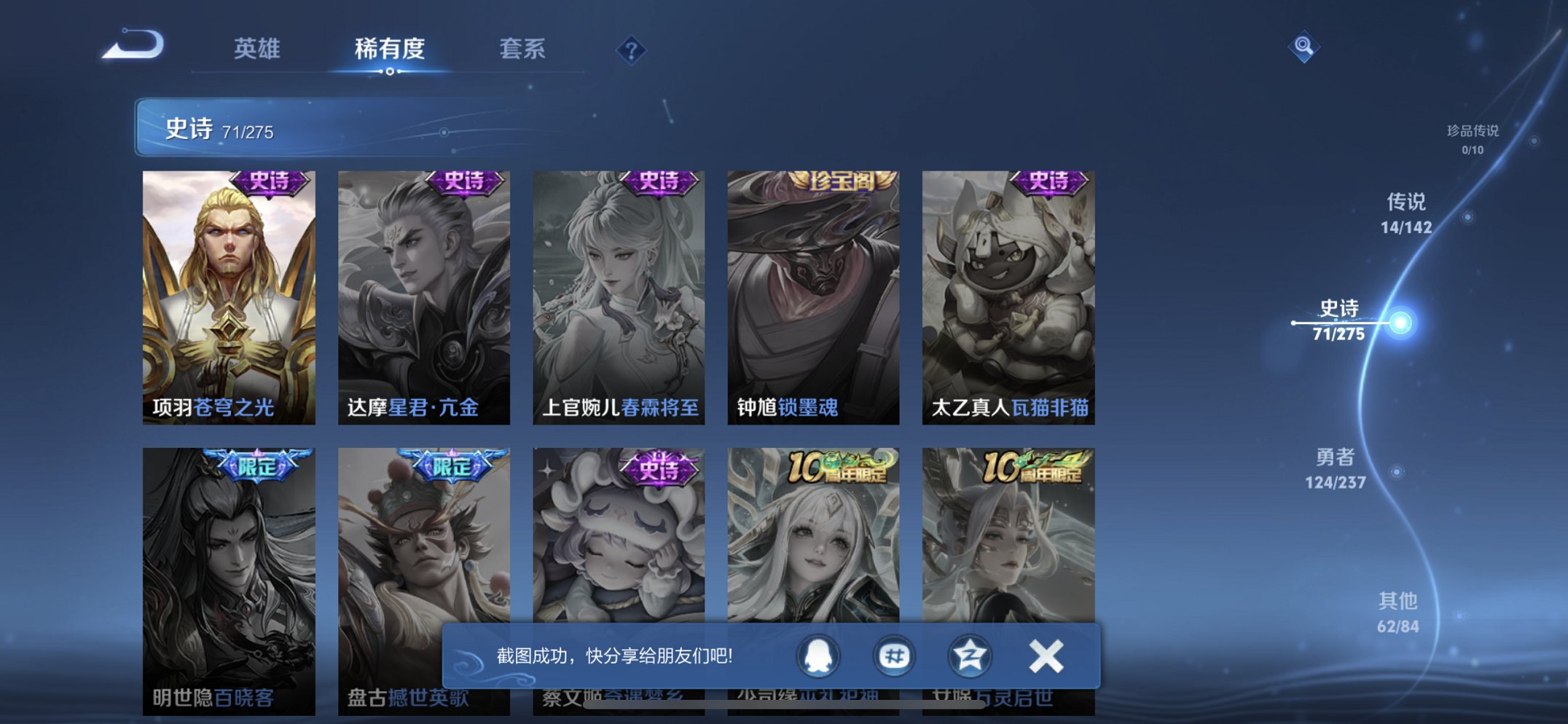The height and width of the screenshot is (724, 1568).
Task: Switch to the 英雄 tab
Action: [258, 50]
